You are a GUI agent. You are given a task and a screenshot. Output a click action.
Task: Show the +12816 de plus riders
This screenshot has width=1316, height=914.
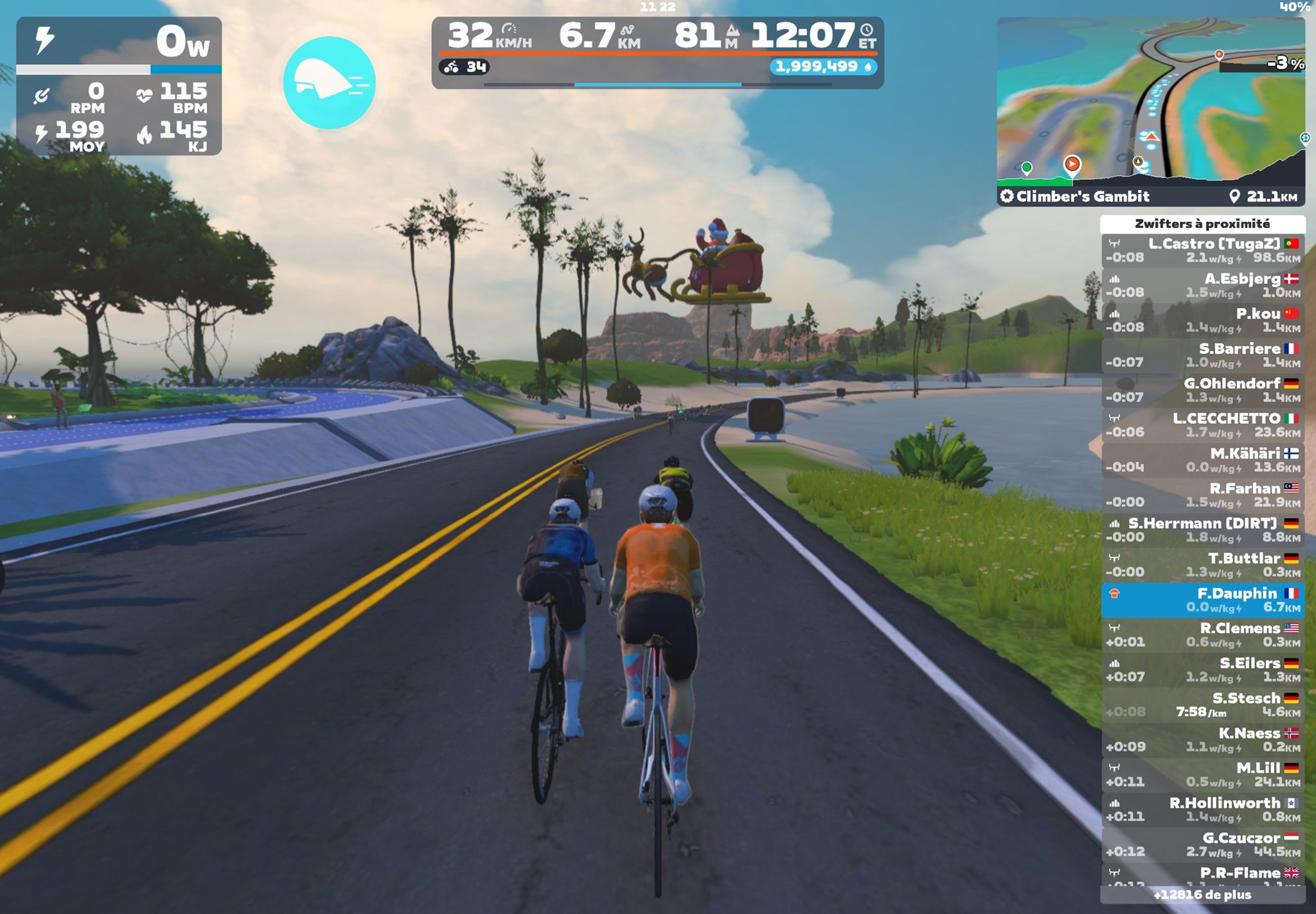[1202, 895]
